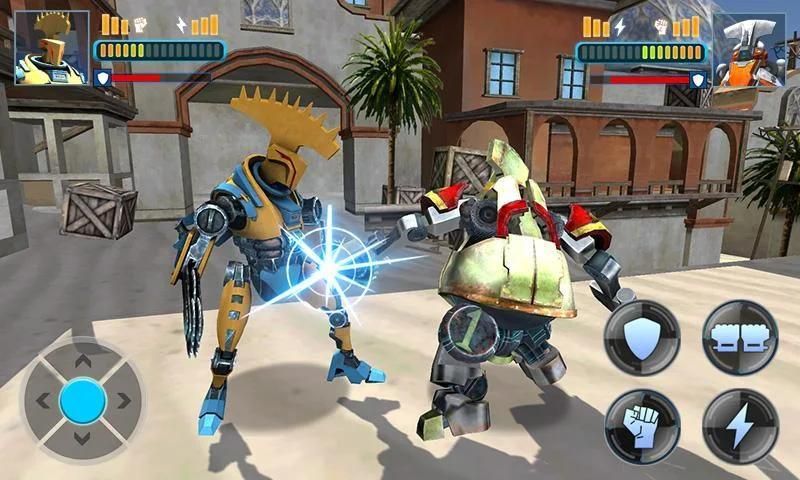Use the single fist punch button
The height and width of the screenshot is (480, 800).
641,426
